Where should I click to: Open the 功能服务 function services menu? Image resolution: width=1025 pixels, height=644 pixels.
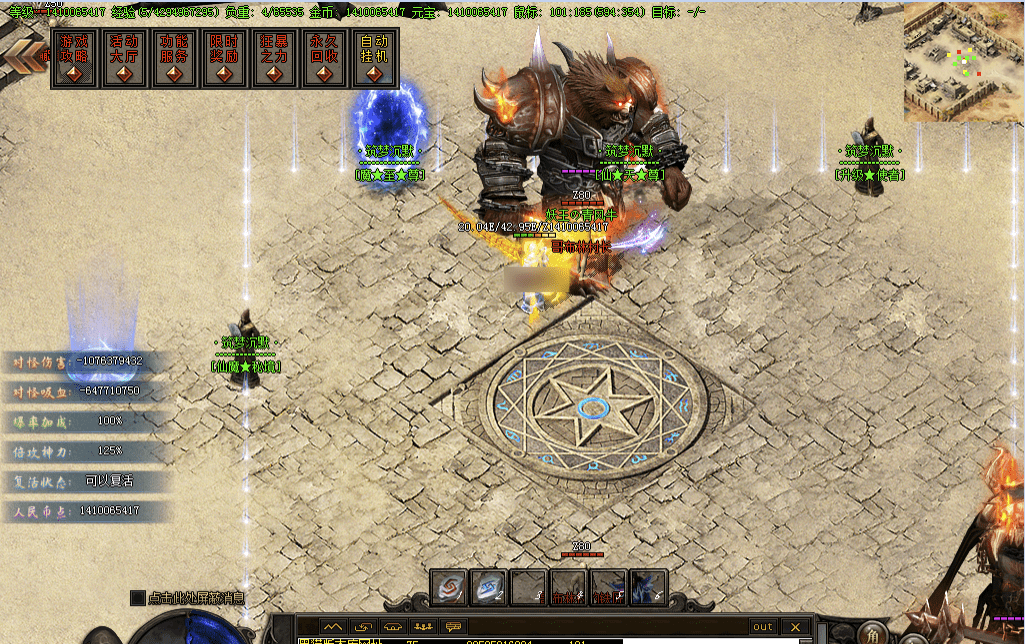click(x=175, y=58)
